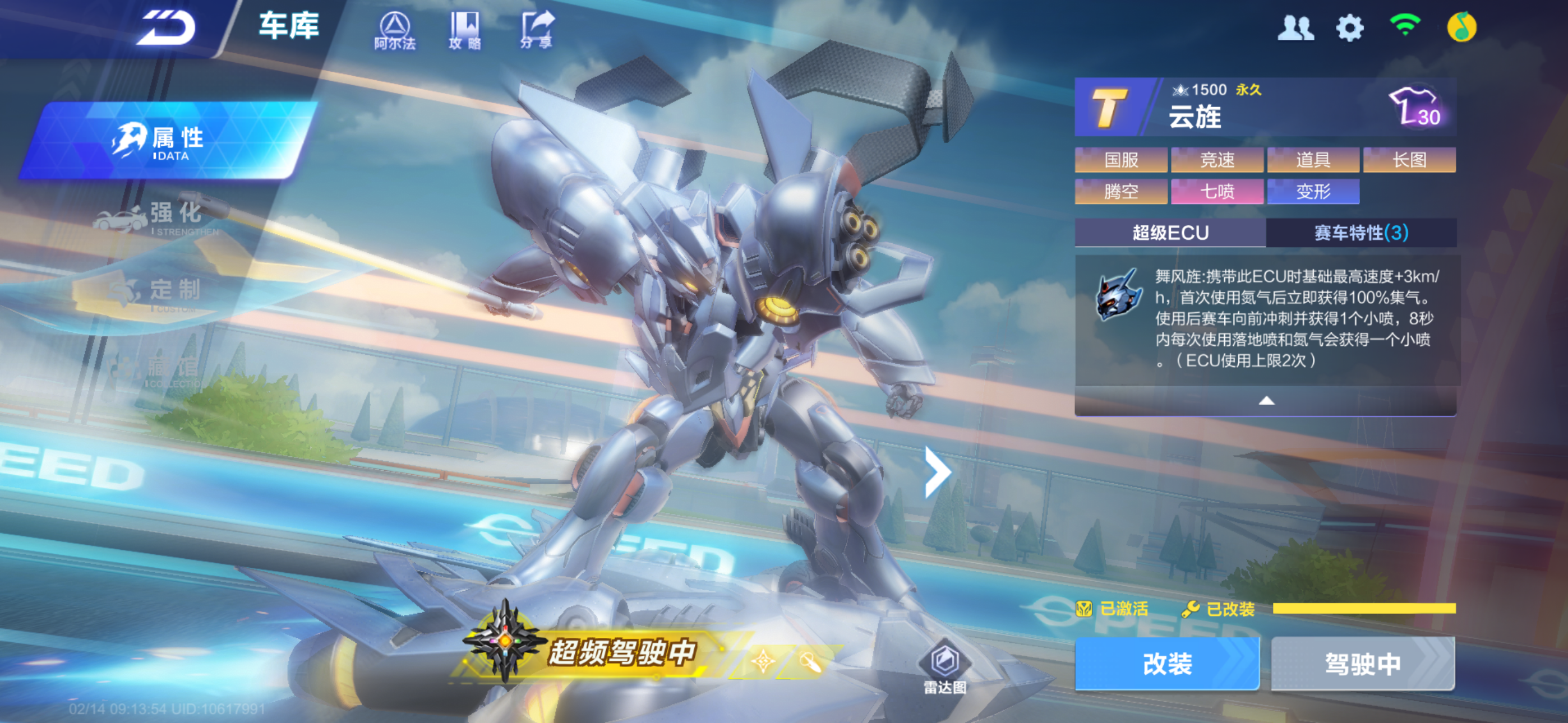
Task: Open the 雷达图 radar chart
Action: (x=945, y=668)
